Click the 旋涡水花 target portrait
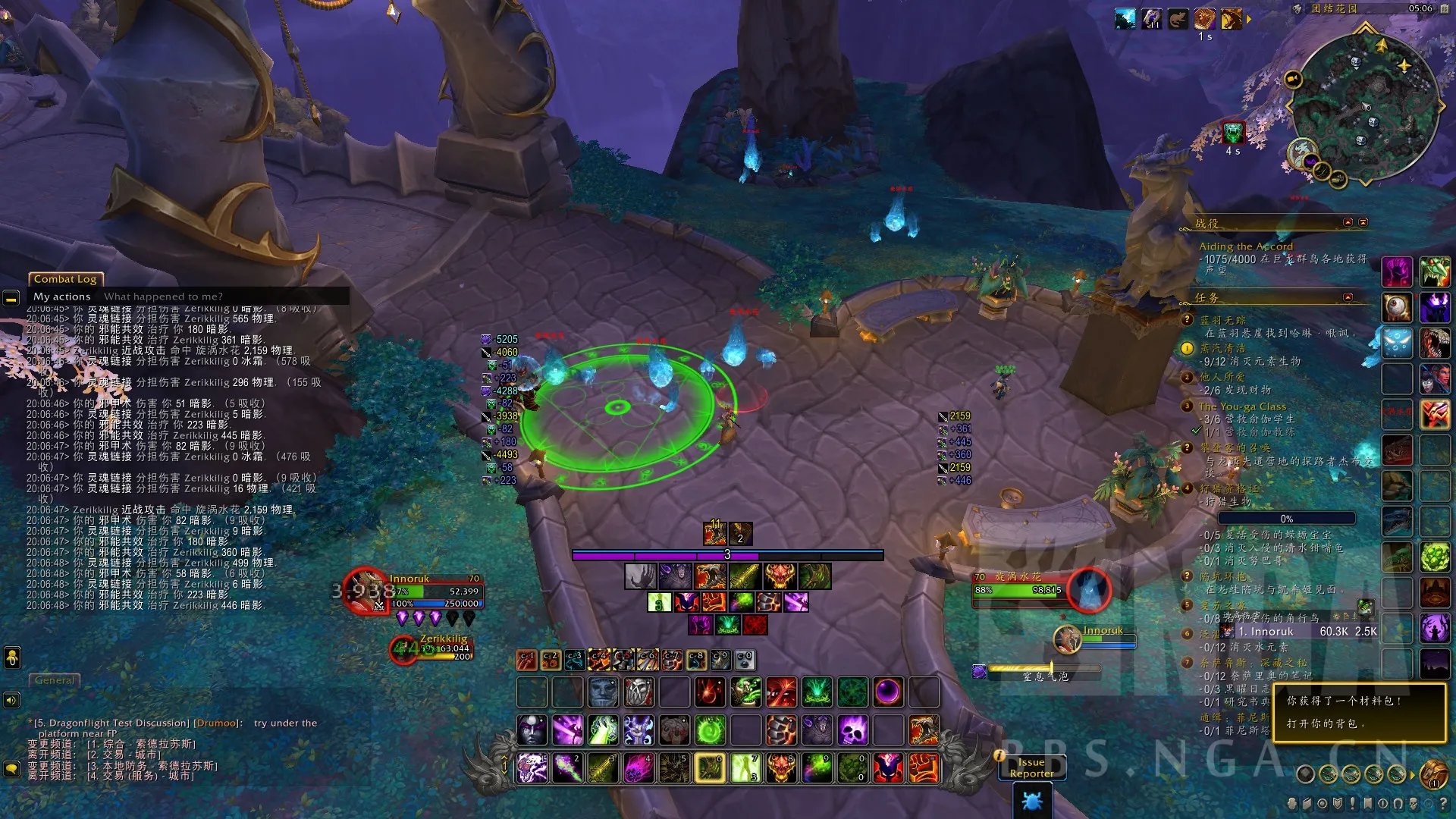 [1089, 589]
